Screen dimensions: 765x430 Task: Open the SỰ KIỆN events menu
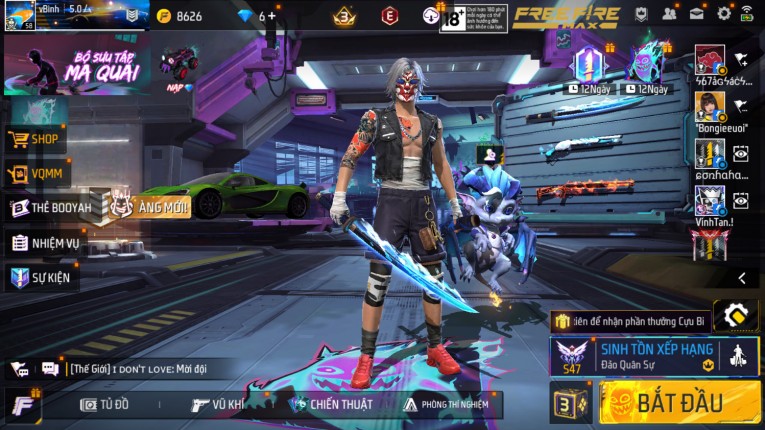tap(42, 277)
